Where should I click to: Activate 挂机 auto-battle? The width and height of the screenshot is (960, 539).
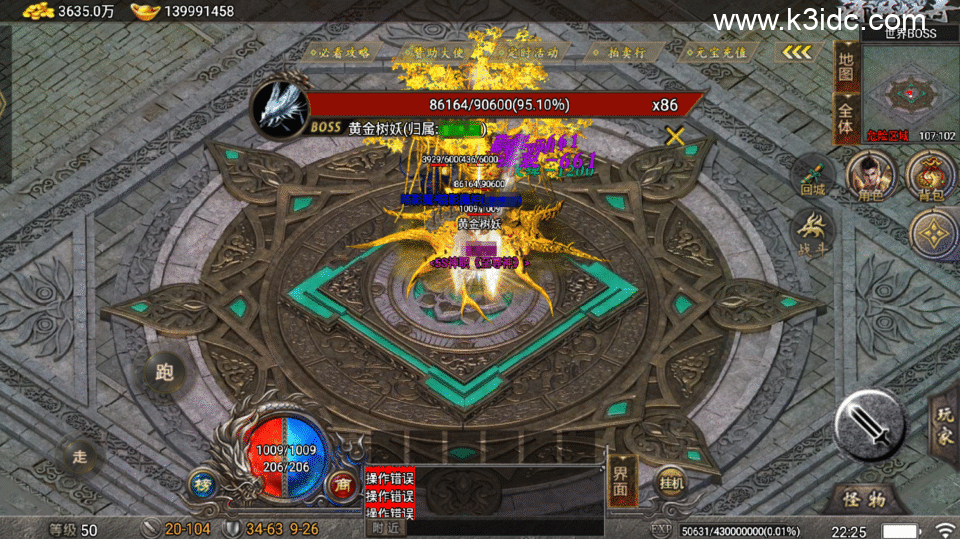[x=671, y=483]
